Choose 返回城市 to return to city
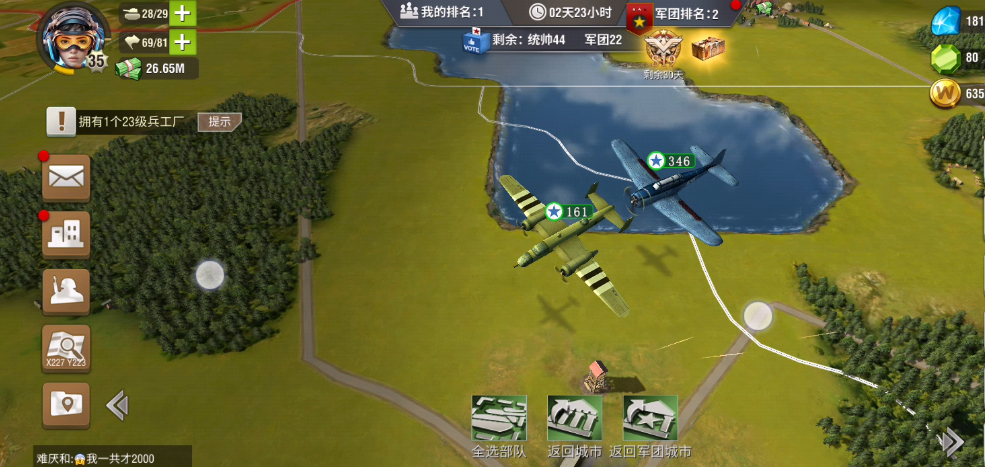 click(575, 418)
